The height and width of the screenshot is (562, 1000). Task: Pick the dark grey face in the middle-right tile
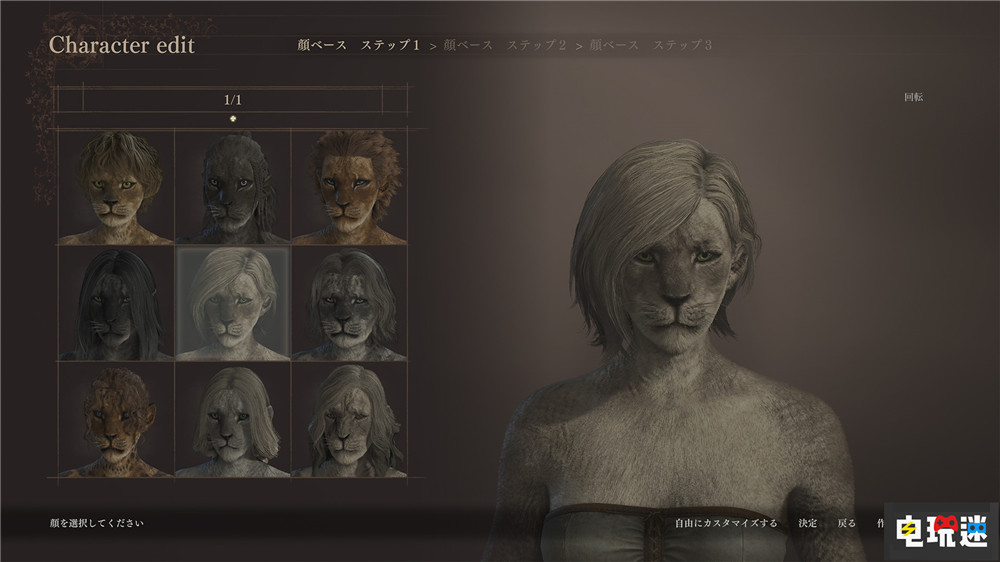pos(349,303)
